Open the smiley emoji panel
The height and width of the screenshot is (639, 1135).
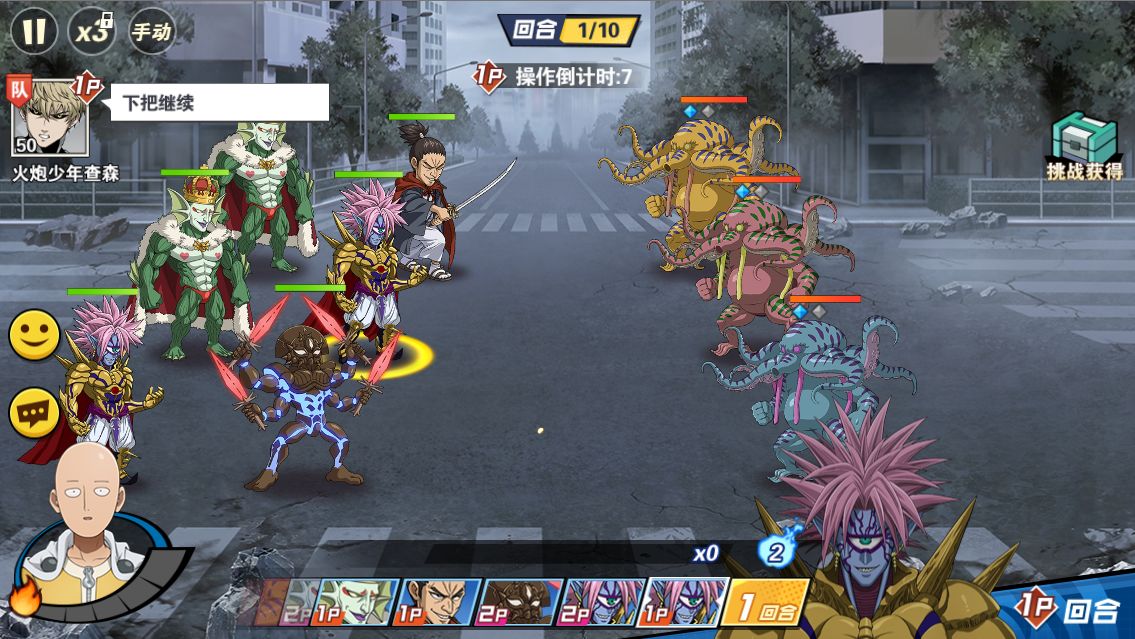point(34,335)
